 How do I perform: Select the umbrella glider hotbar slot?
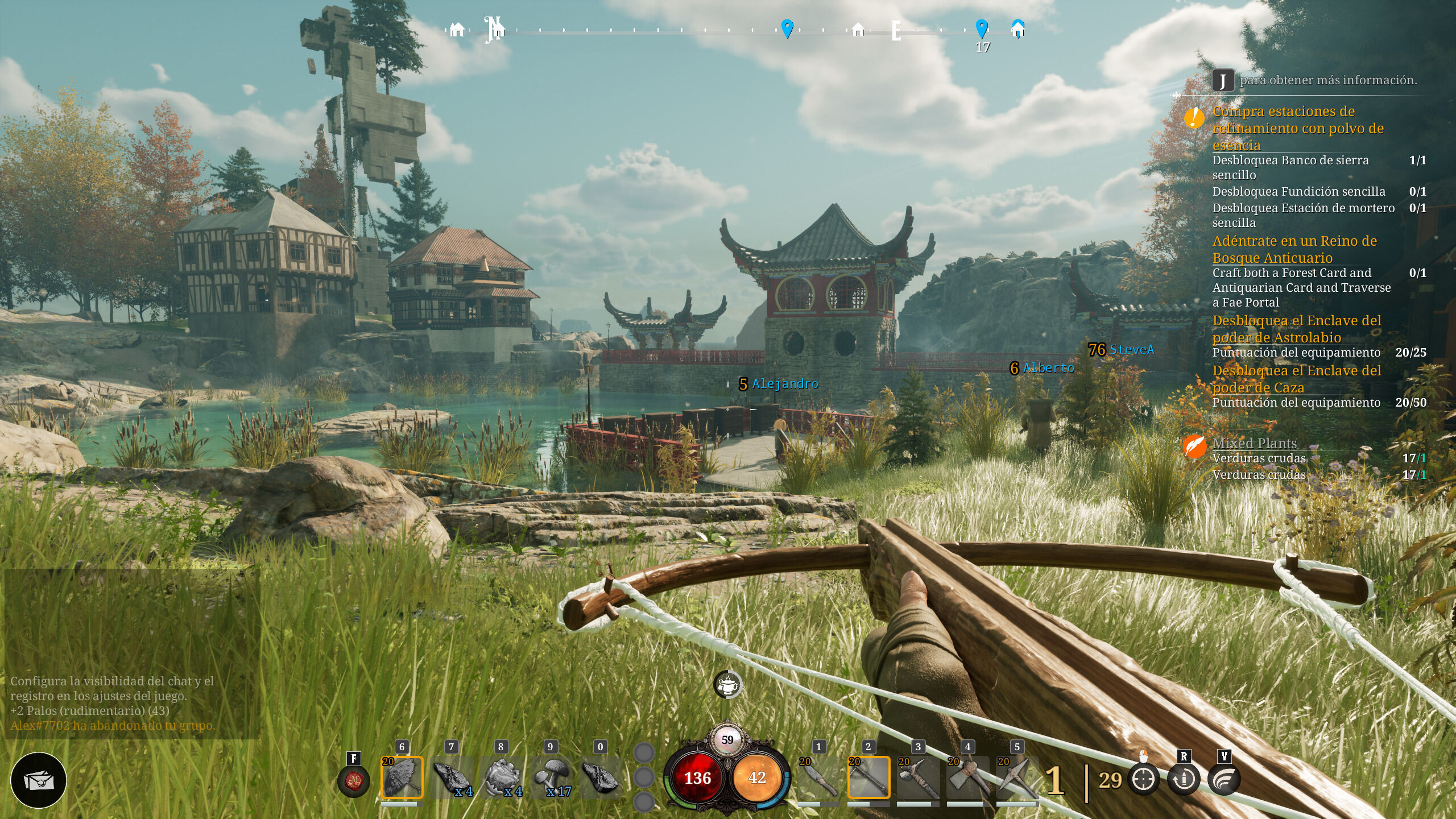[x=402, y=777]
